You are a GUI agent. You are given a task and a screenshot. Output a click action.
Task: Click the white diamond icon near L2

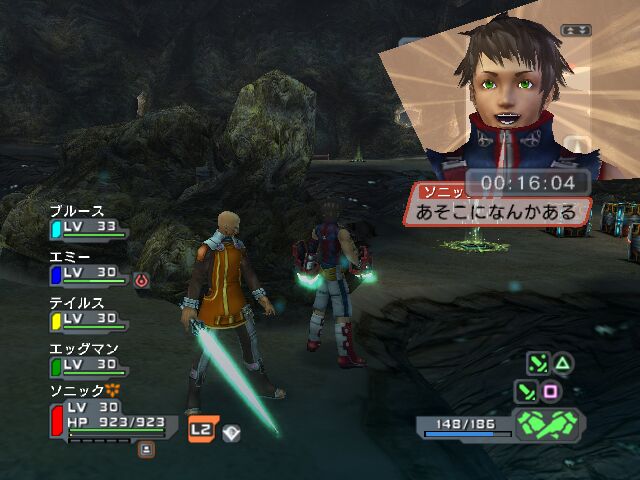231,431
